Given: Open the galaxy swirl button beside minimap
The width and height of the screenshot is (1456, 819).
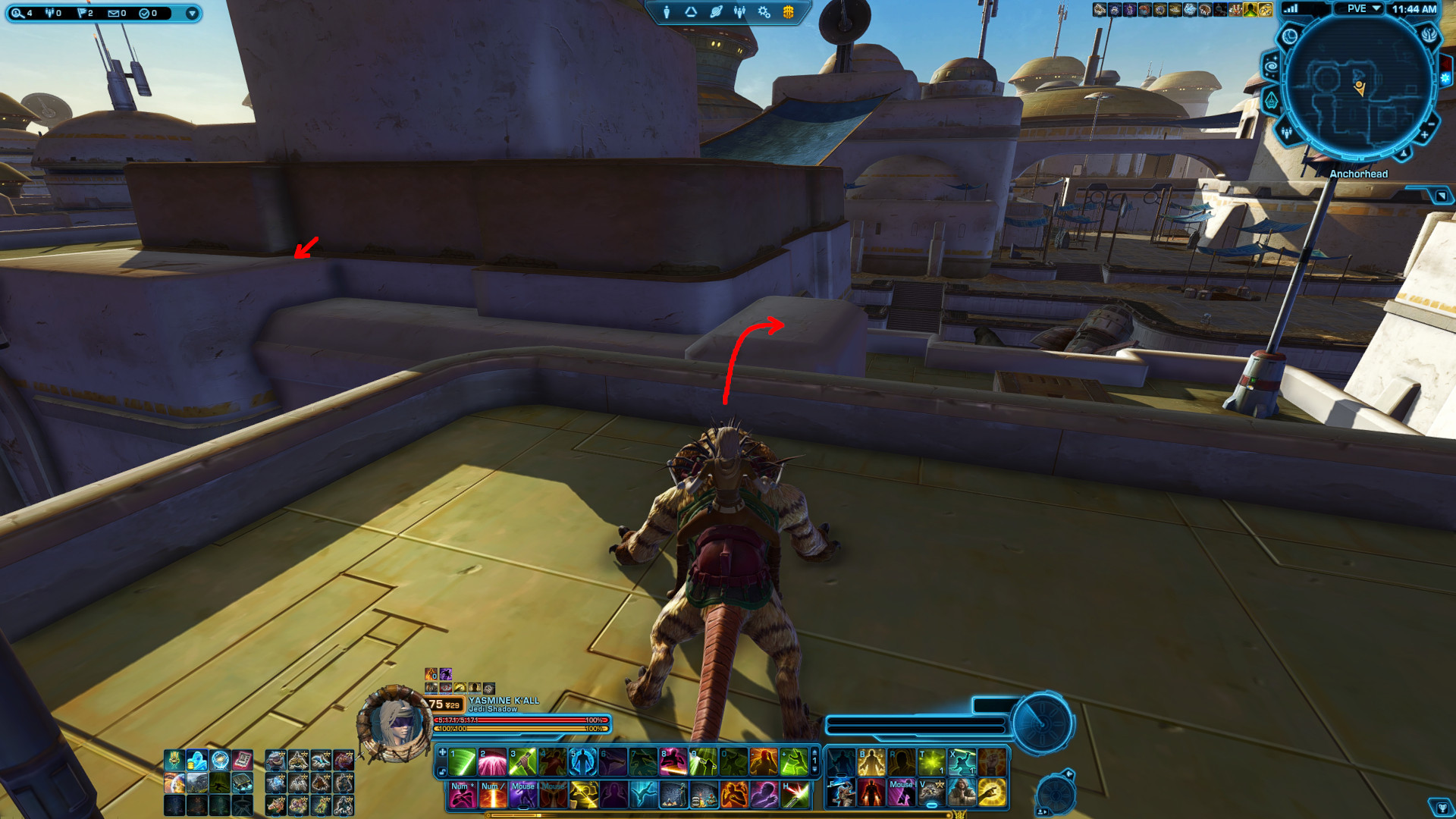Looking at the screenshot, I should tap(1271, 67).
